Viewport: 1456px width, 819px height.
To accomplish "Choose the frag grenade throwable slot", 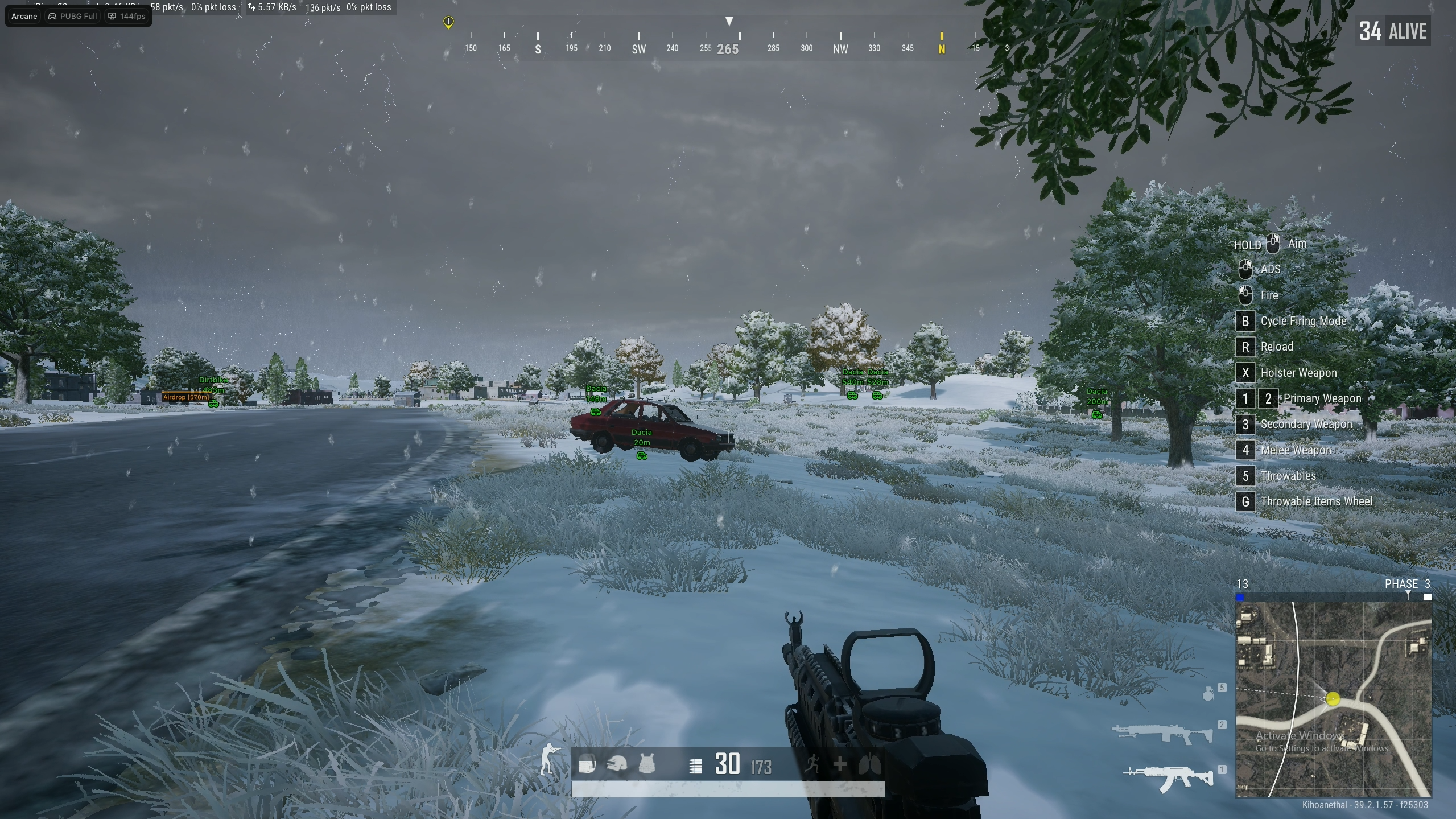I will pyautogui.click(x=1208, y=693).
